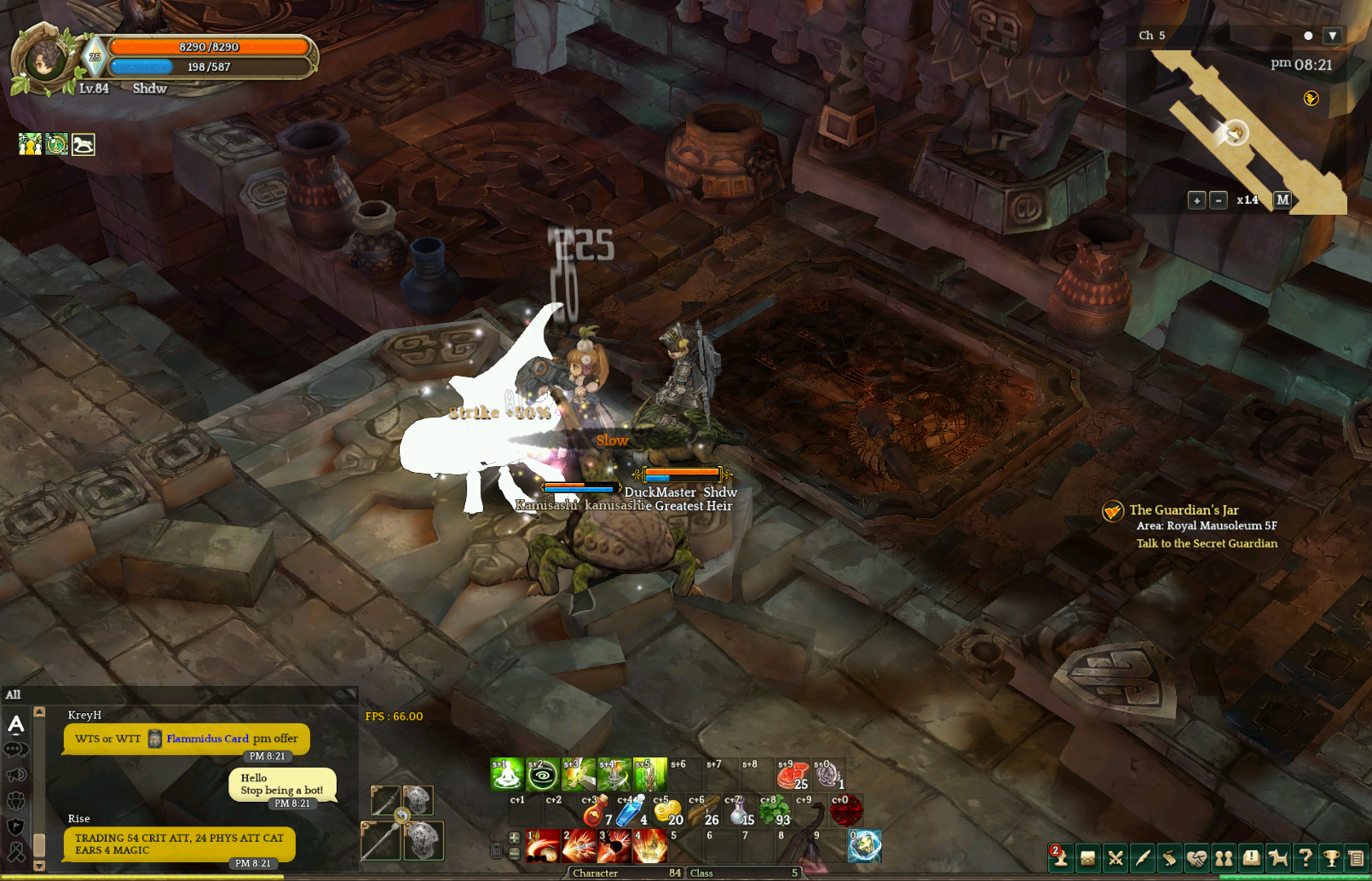Open the Flammidus Card link in chat

click(x=207, y=739)
